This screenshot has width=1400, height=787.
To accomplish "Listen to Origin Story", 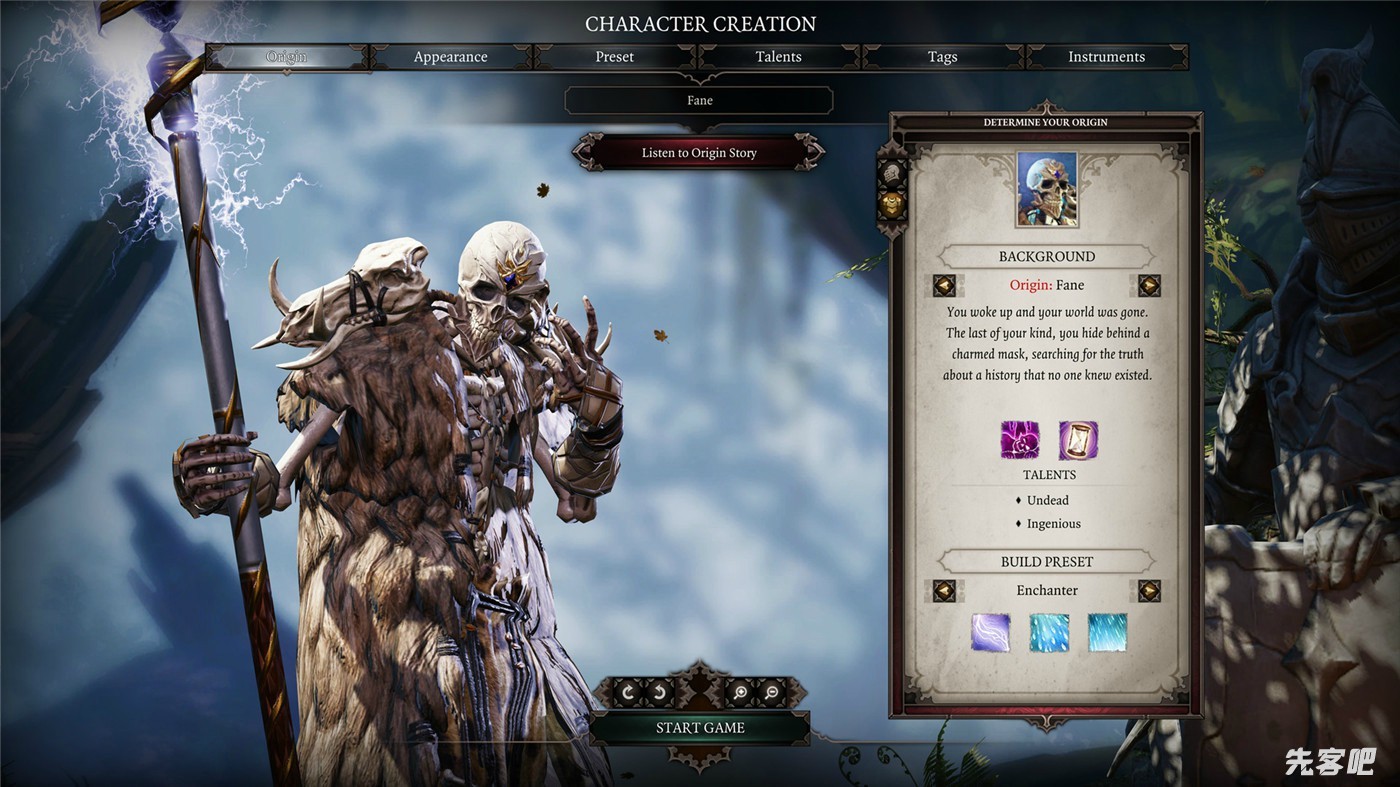I will (699, 153).
